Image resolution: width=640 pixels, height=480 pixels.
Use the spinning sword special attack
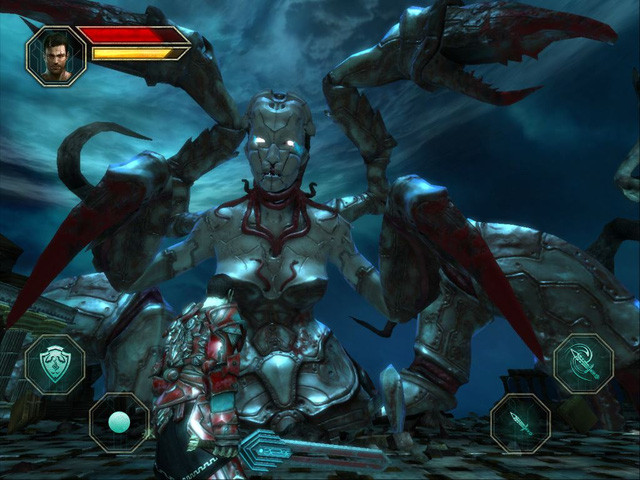tap(583, 363)
